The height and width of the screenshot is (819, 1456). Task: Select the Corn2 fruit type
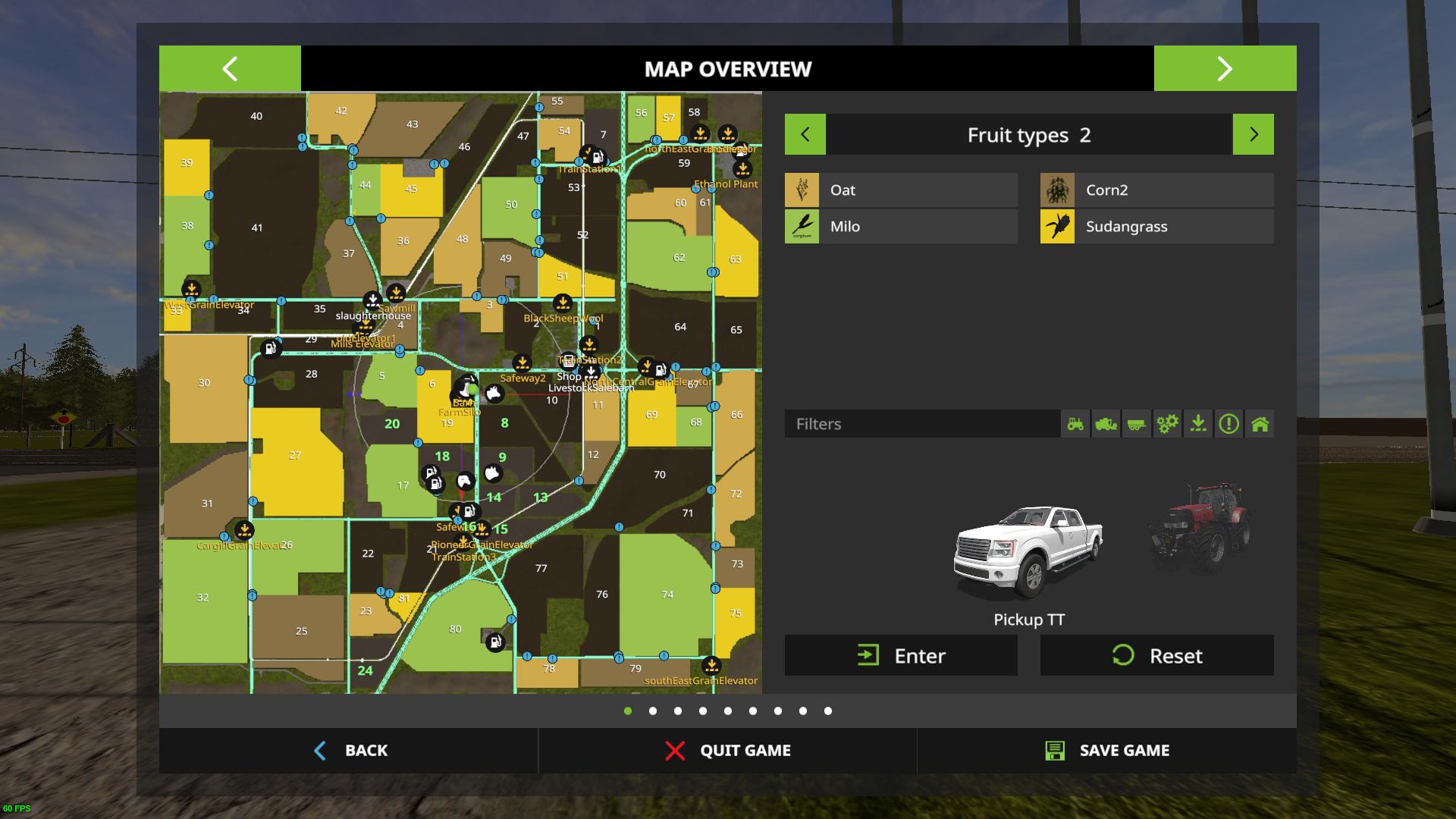(1156, 190)
